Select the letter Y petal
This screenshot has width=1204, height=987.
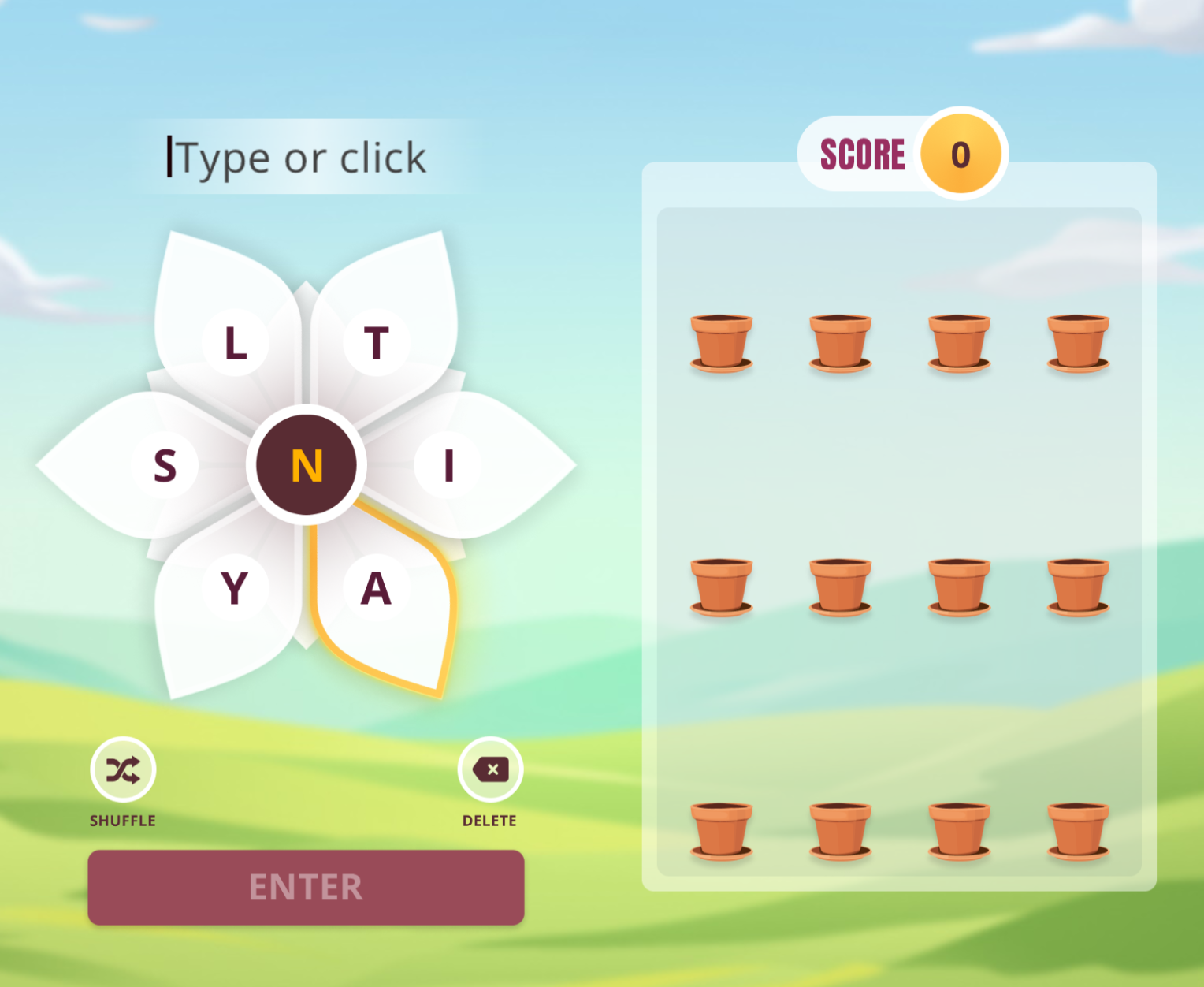pyautogui.click(x=235, y=587)
